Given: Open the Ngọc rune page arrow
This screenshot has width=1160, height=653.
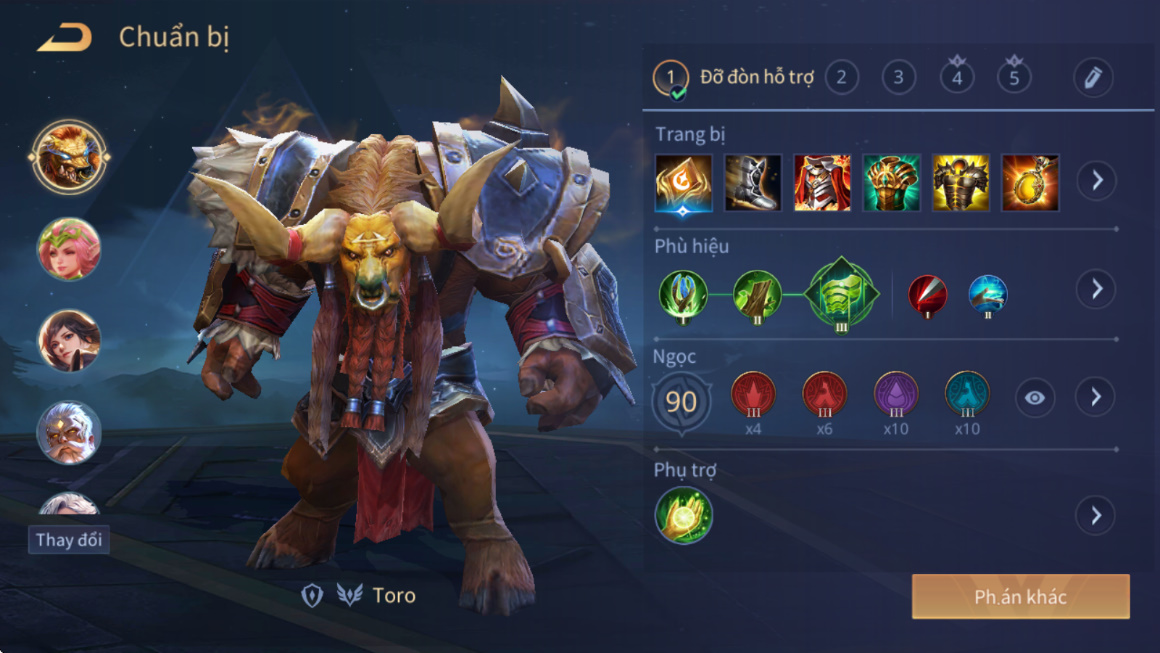Looking at the screenshot, I should click(1096, 397).
